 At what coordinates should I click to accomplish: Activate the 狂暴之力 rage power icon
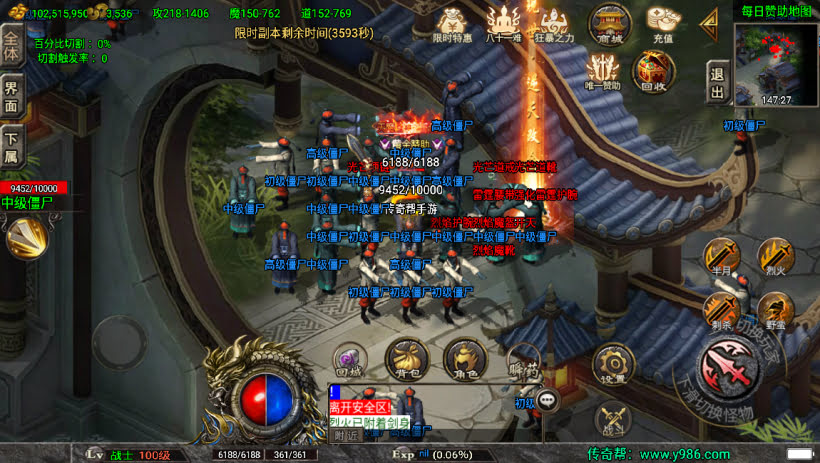click(553, 22)
